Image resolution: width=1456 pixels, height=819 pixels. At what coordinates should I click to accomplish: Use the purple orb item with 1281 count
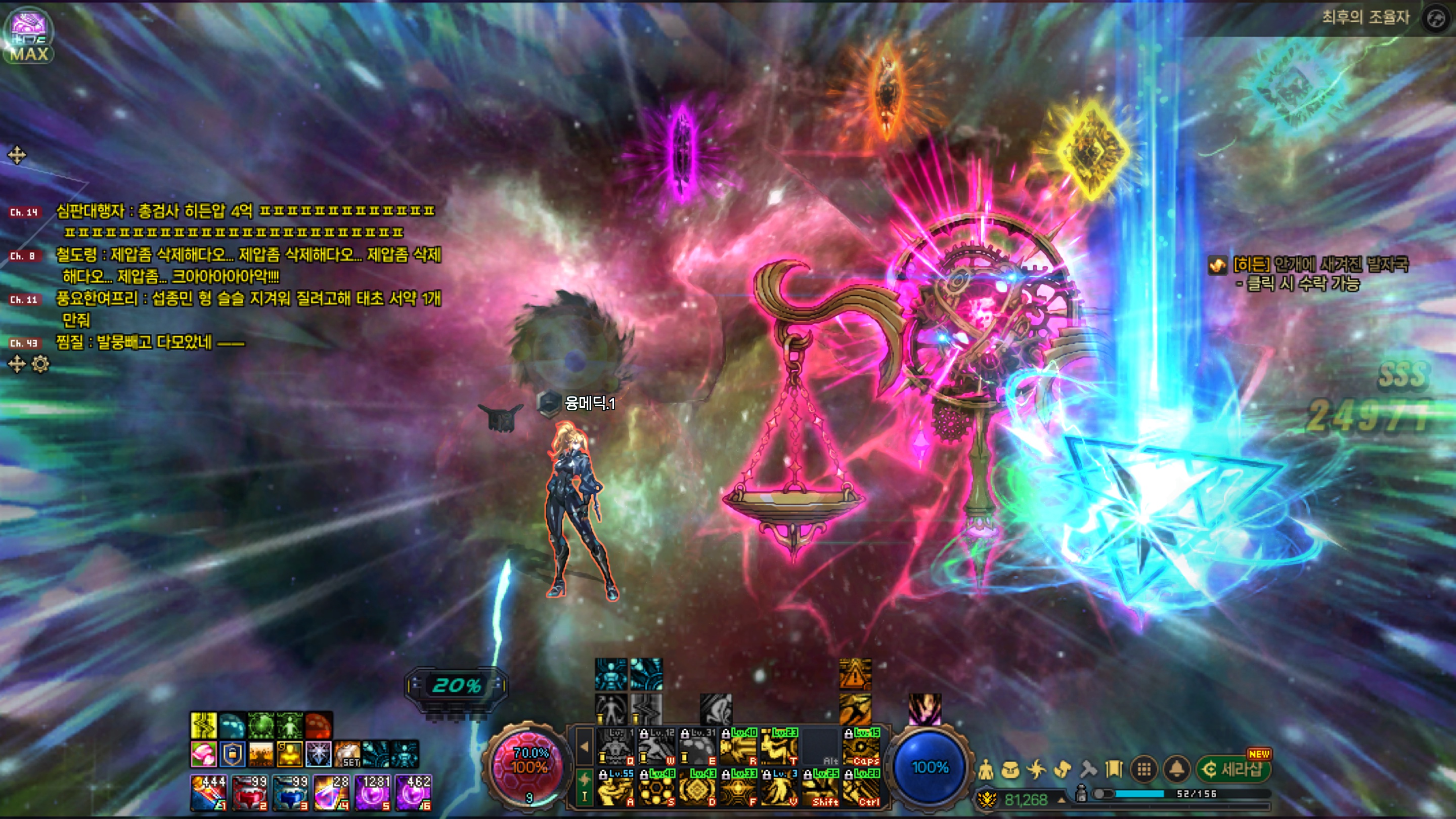(373, 792)
